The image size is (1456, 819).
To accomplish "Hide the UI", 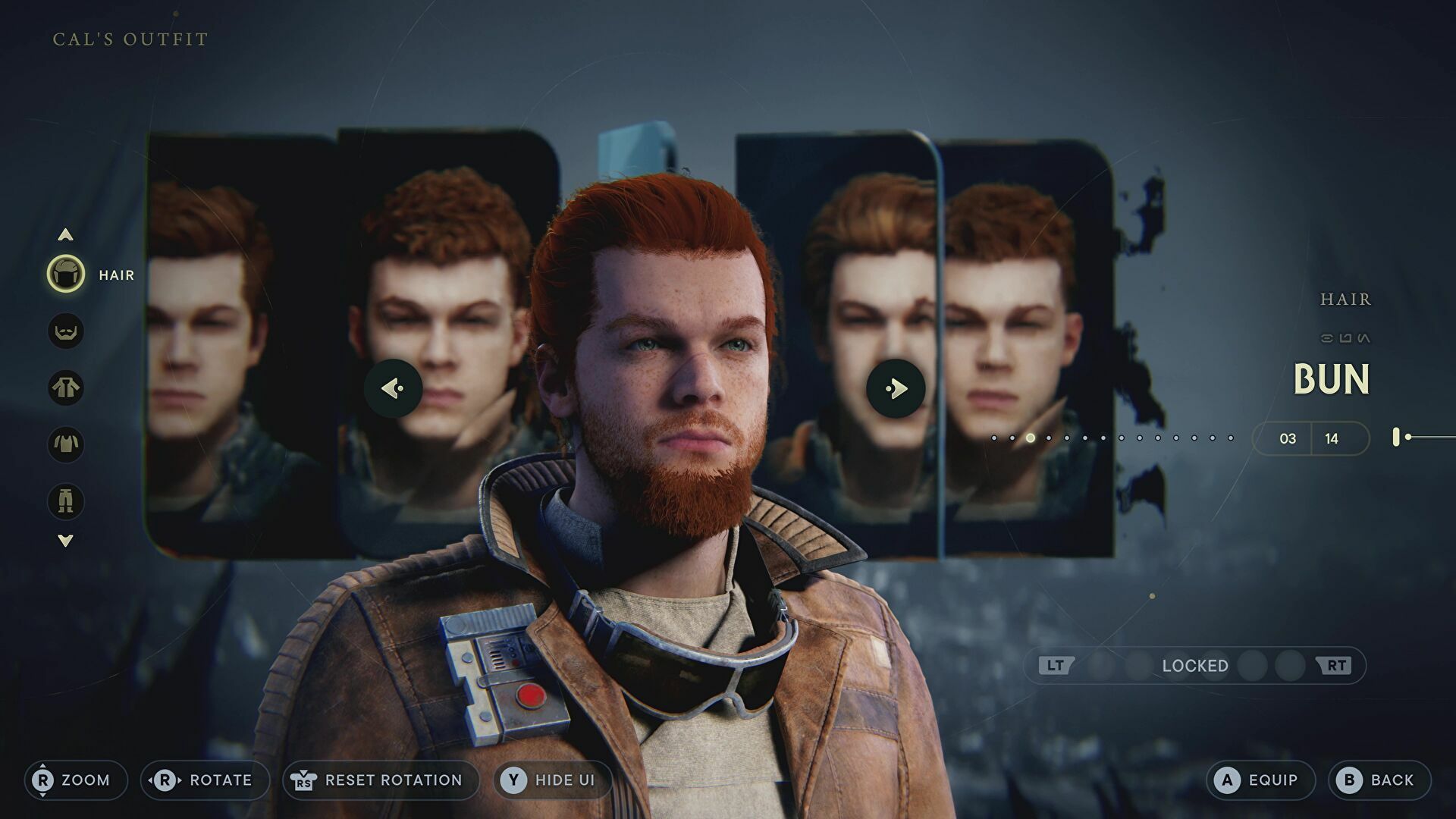I will pos(551,780).
